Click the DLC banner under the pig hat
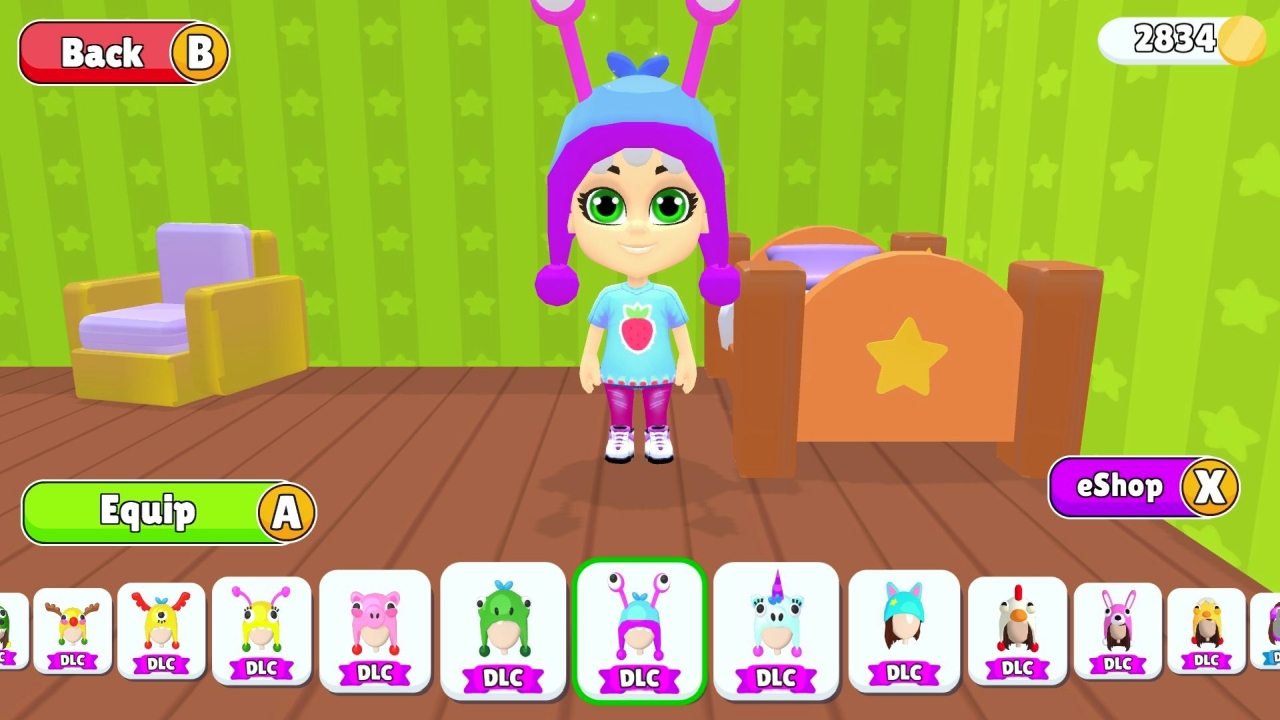Screen dimensions: 1280x720 [x=375, y=672]
